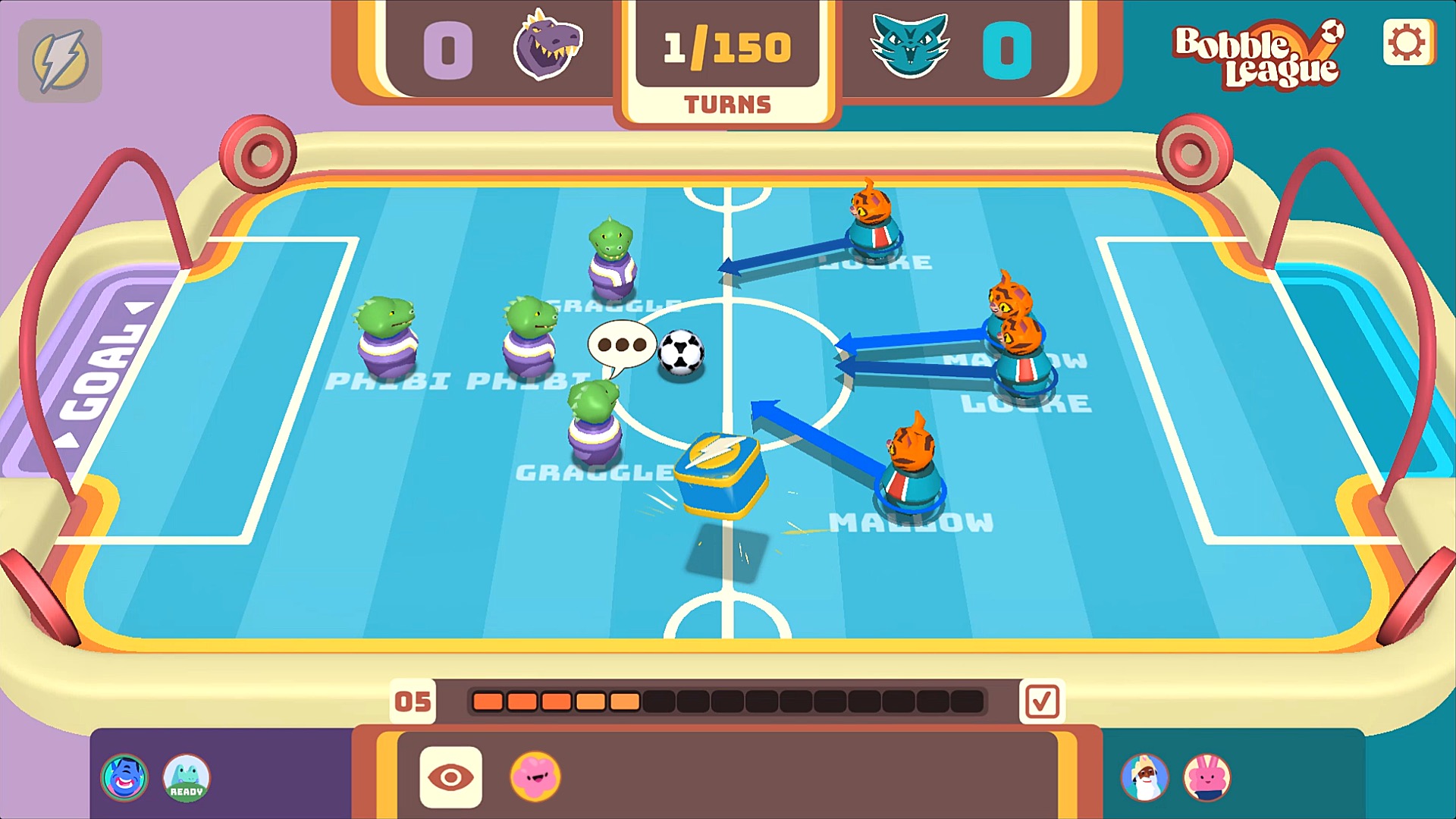Select the smiling blue player avatar bottom left
The height and width of the screenshot is (819, 1456).
point(124,776)
